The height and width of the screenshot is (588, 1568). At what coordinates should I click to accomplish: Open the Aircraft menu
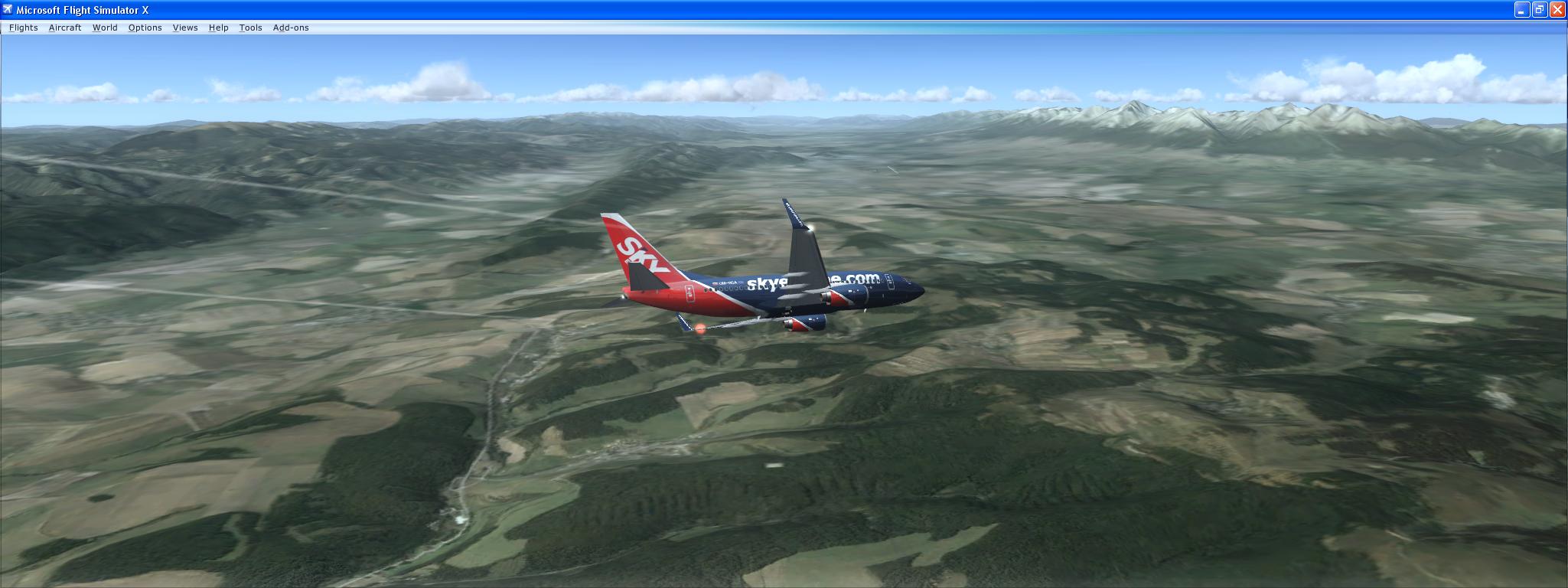click(x=65, y=28)
